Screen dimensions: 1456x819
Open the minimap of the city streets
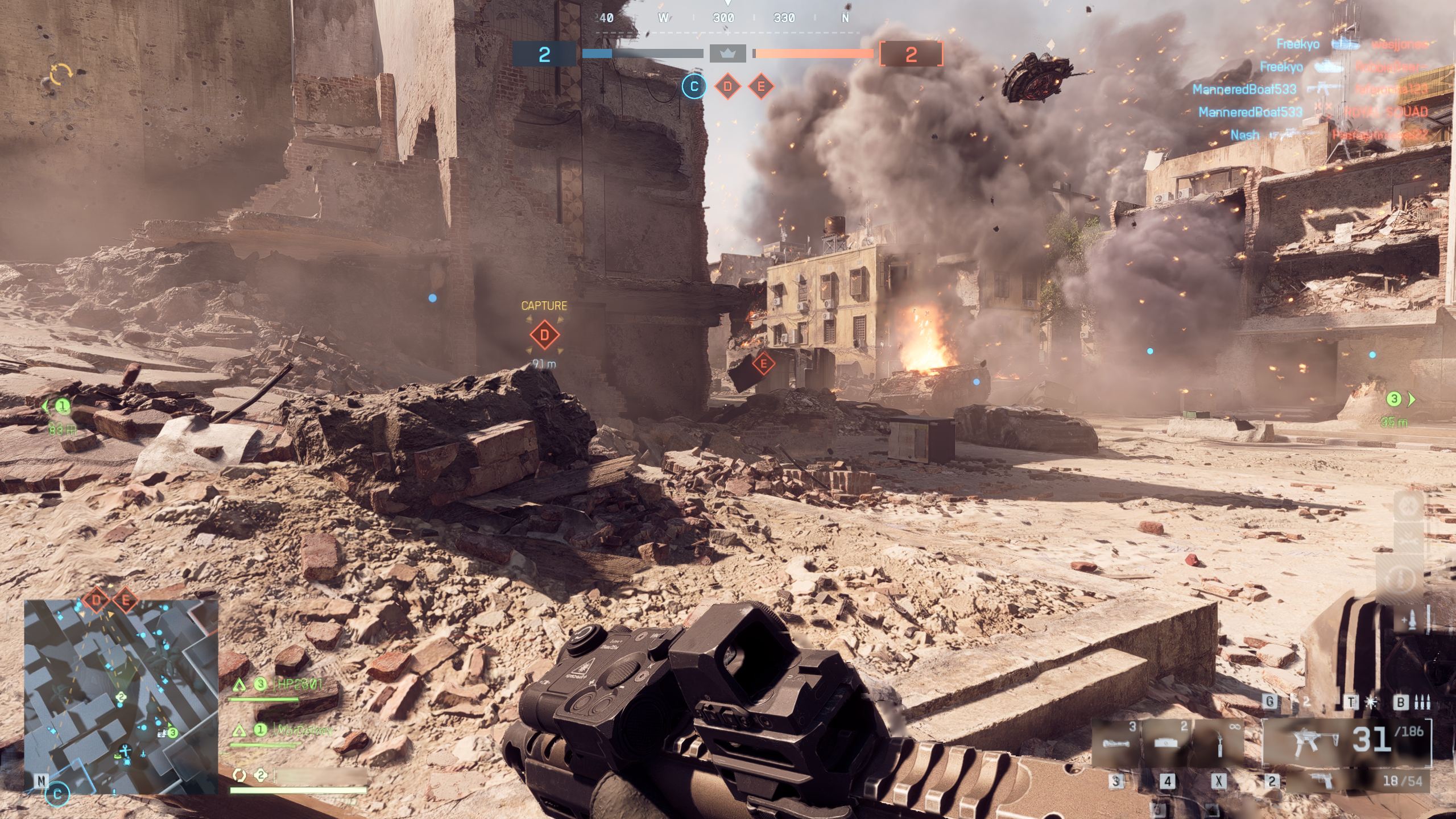pos(121,697)
